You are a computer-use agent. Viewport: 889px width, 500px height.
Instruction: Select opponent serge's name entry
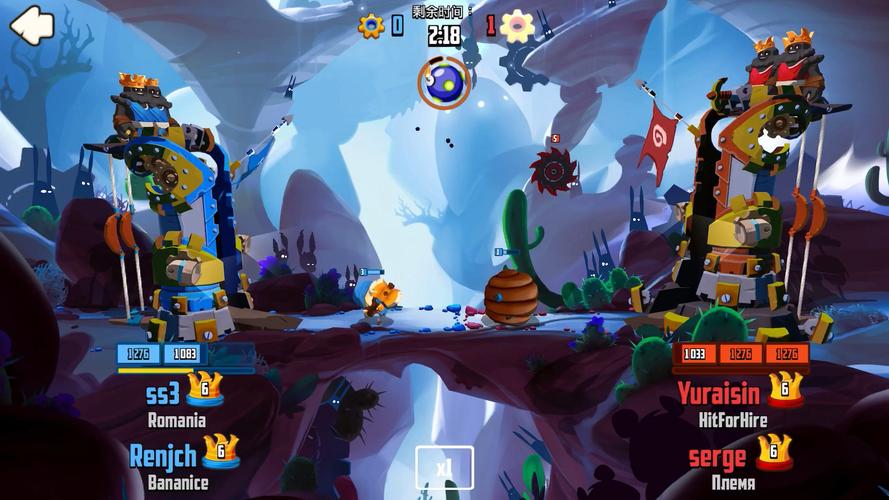(x=717, y=458)
